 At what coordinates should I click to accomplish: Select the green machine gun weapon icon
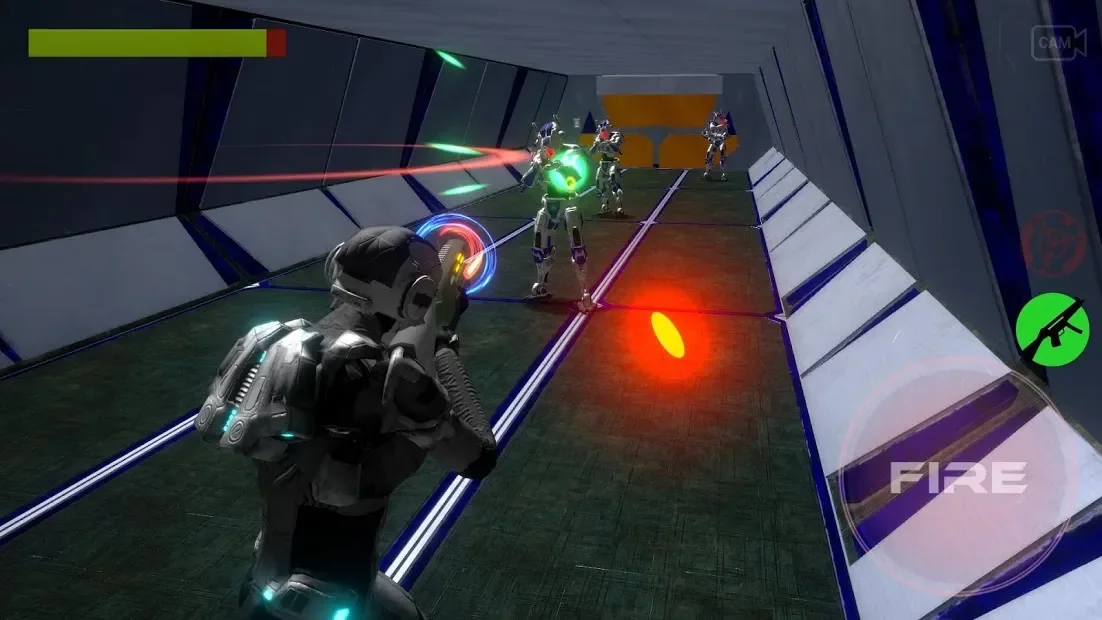coord(1050,329)
